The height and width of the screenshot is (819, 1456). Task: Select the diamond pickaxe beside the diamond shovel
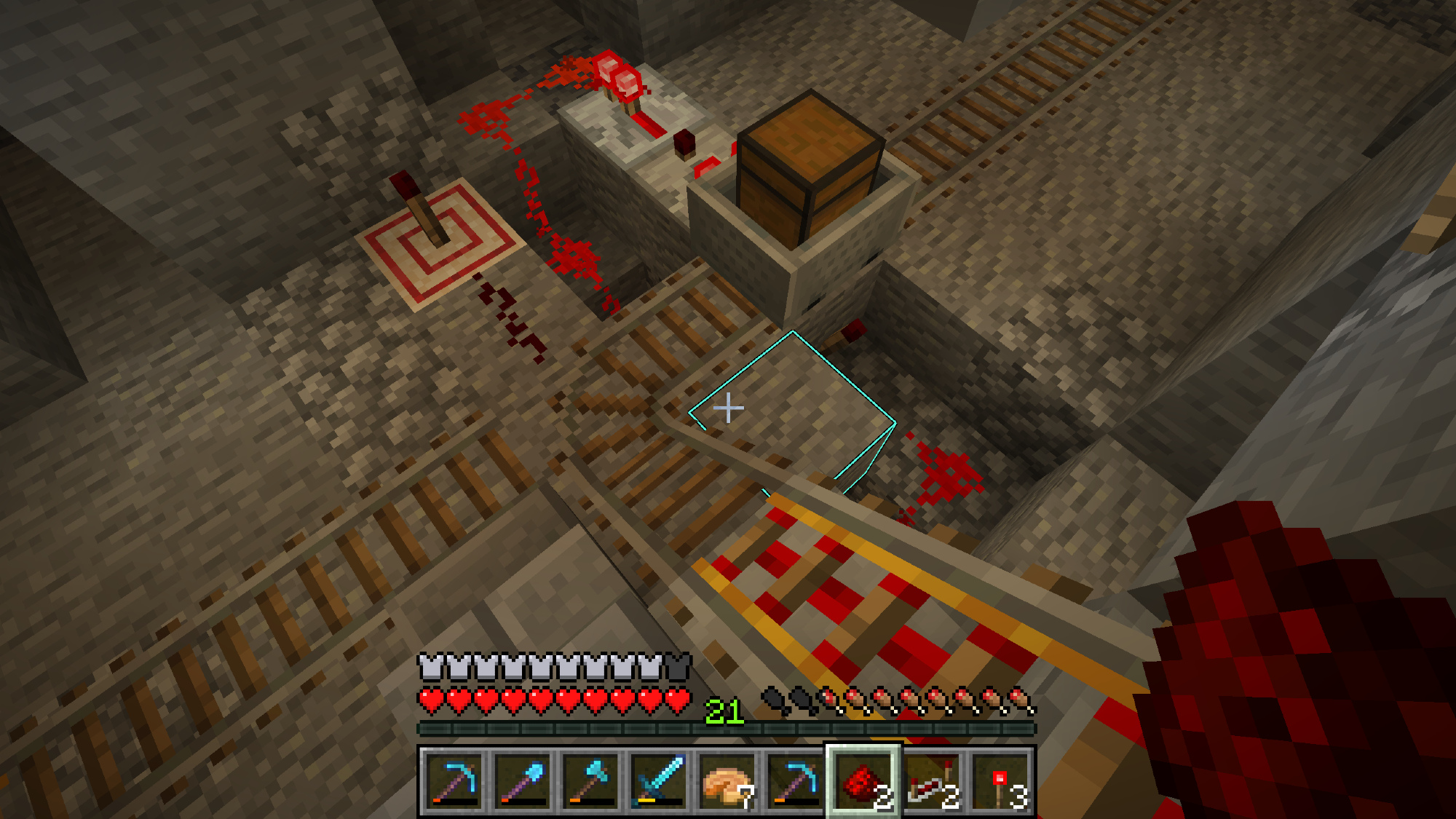tap(454, 782)
